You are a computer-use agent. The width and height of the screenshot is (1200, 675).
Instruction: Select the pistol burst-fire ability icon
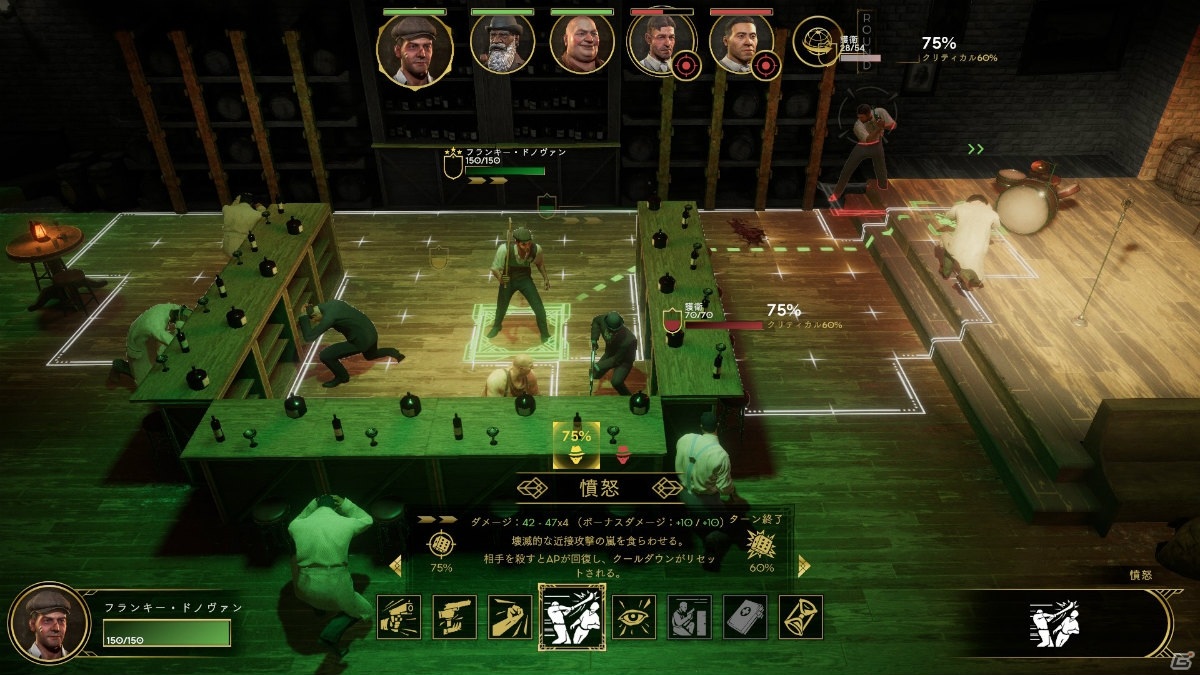click(399, 617)
